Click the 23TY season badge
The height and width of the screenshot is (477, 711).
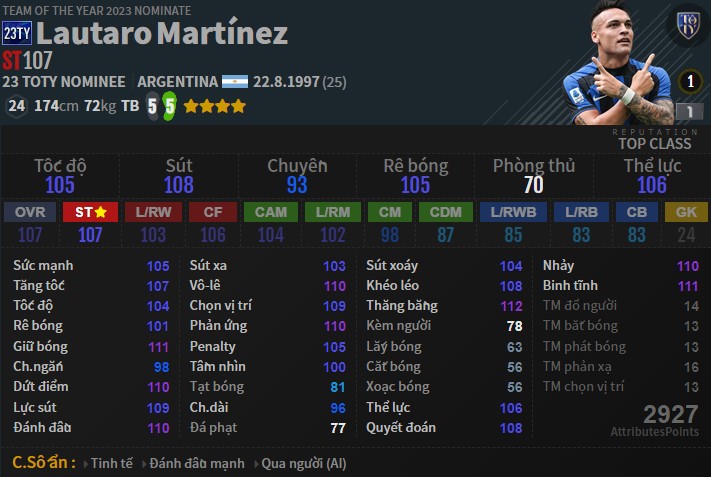(17, 33)
